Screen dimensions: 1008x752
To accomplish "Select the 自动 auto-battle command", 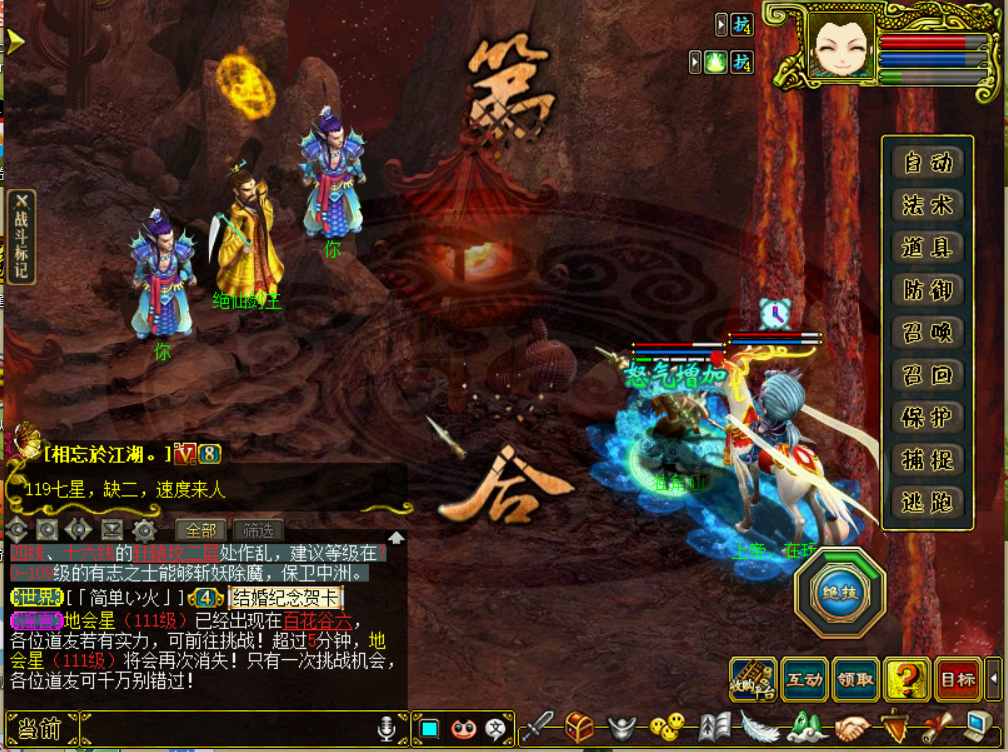I will click(x=927, y=162).
